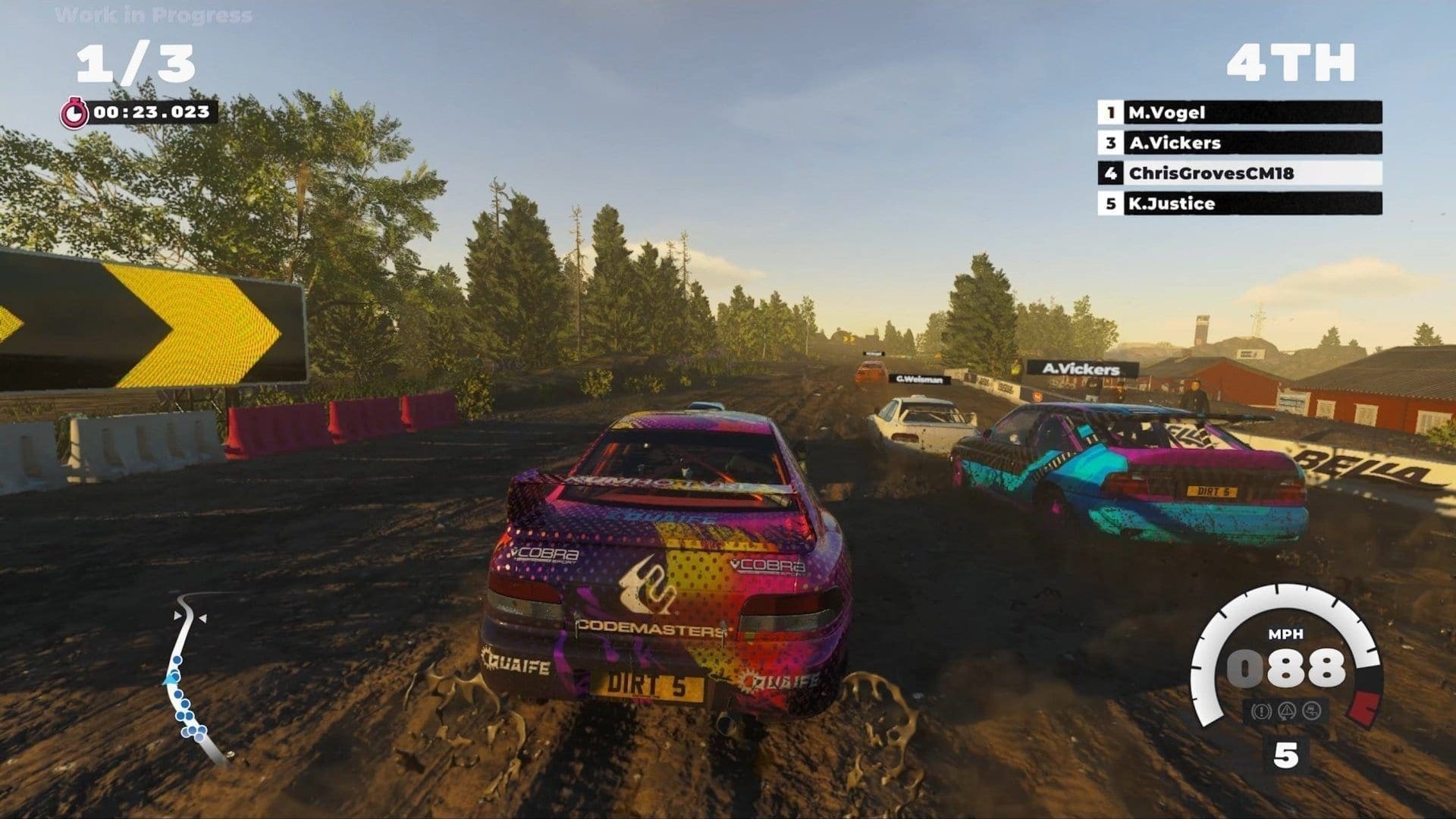
Task: Select M.Vogel's row in the standings
Action: click(1239, 112)
